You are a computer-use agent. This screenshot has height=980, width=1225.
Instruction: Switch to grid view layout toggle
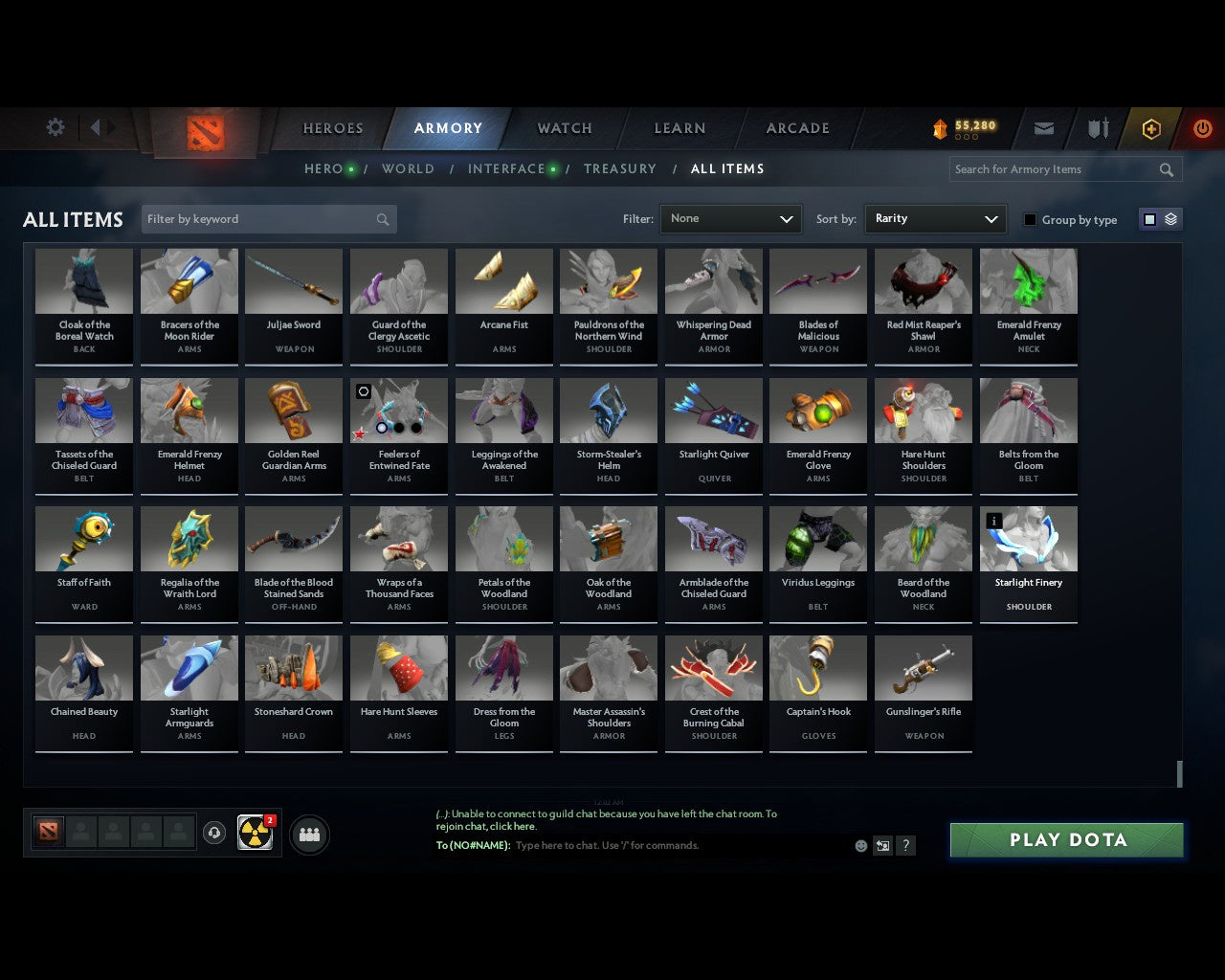[x=1148, y=219]
